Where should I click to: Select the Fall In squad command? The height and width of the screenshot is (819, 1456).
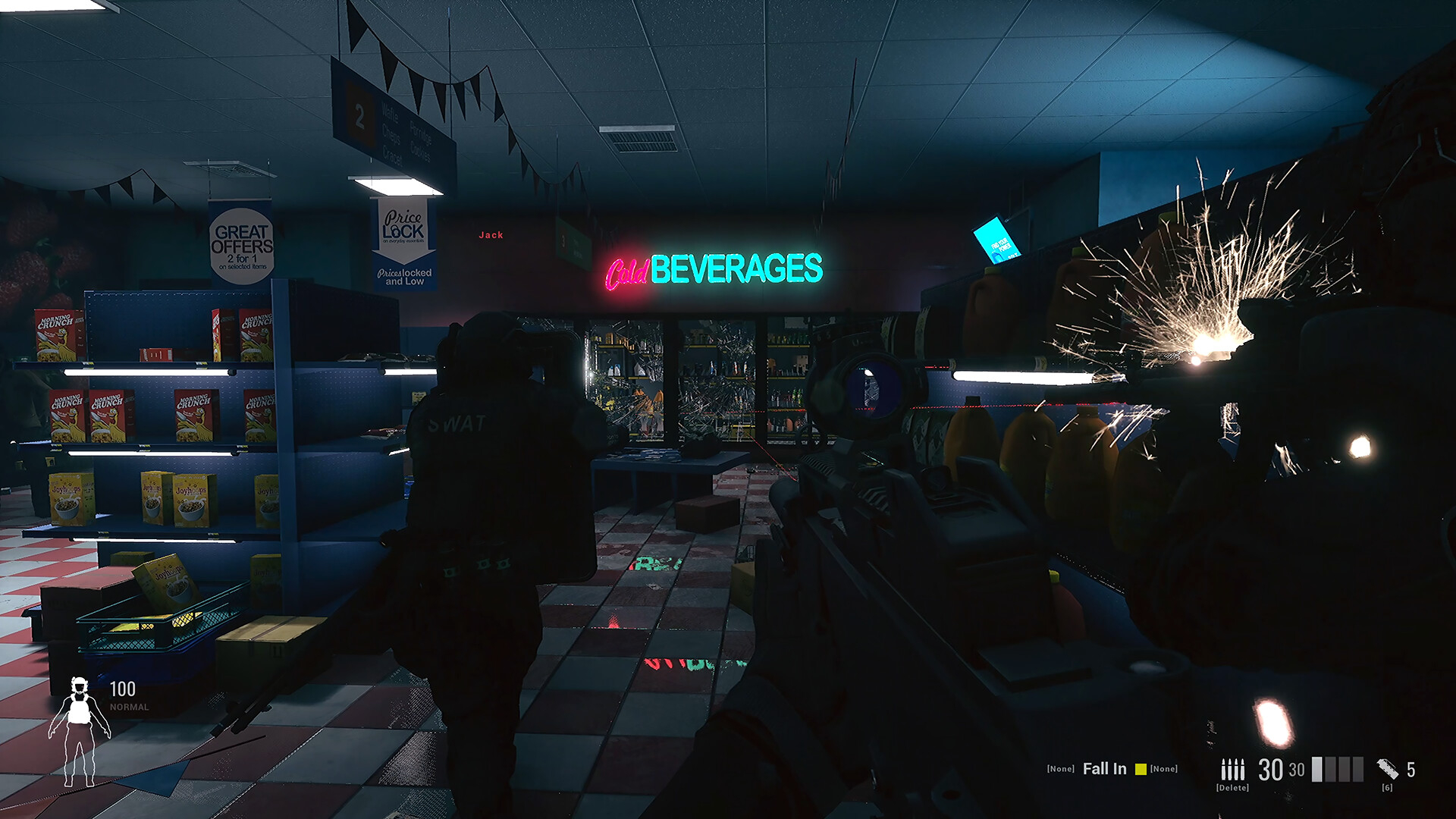(1104, 769)
